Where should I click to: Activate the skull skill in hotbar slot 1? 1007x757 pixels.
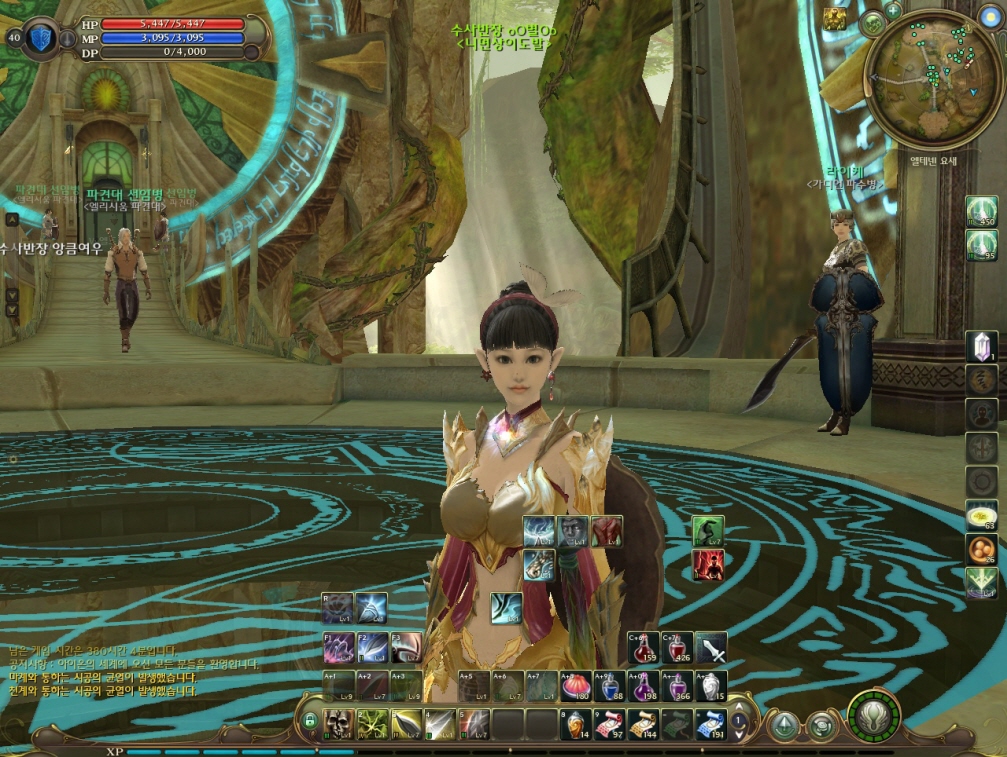339,722
